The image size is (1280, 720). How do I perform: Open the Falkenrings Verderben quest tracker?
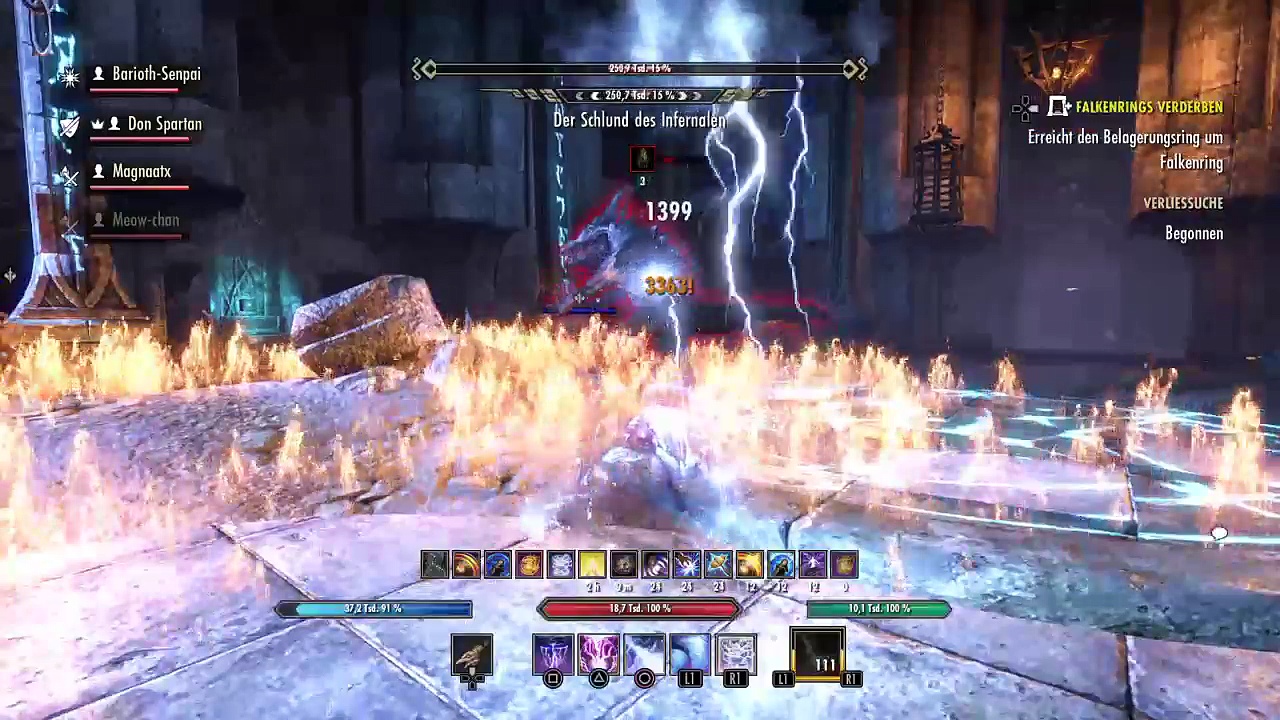coord(1148,107)
